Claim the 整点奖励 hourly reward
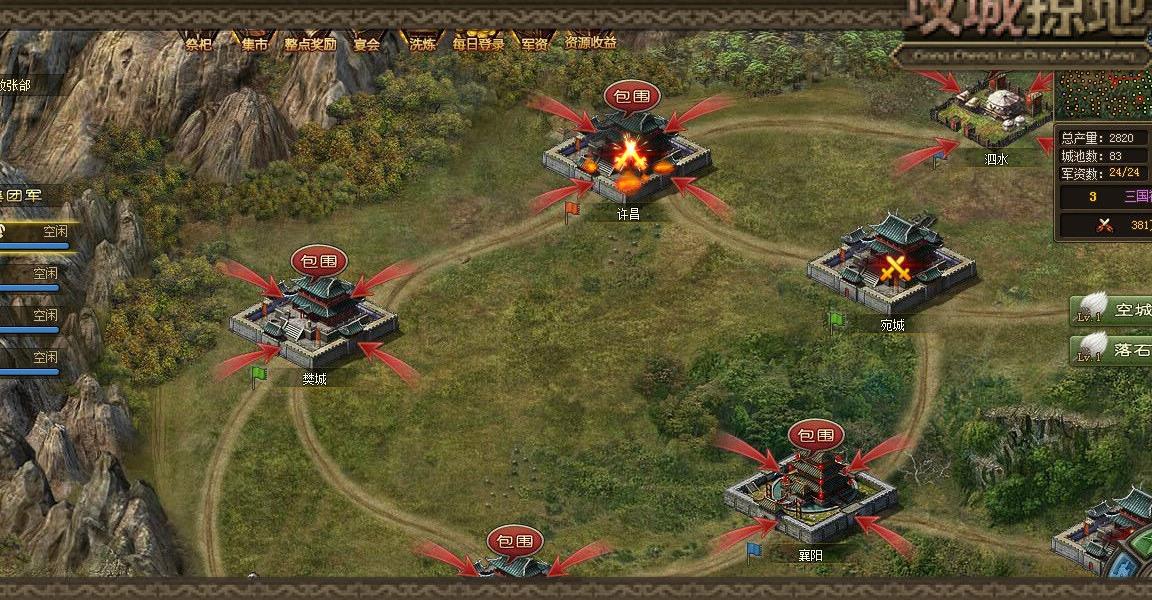Screen dimensions: 1152x600 pos(310,42)
